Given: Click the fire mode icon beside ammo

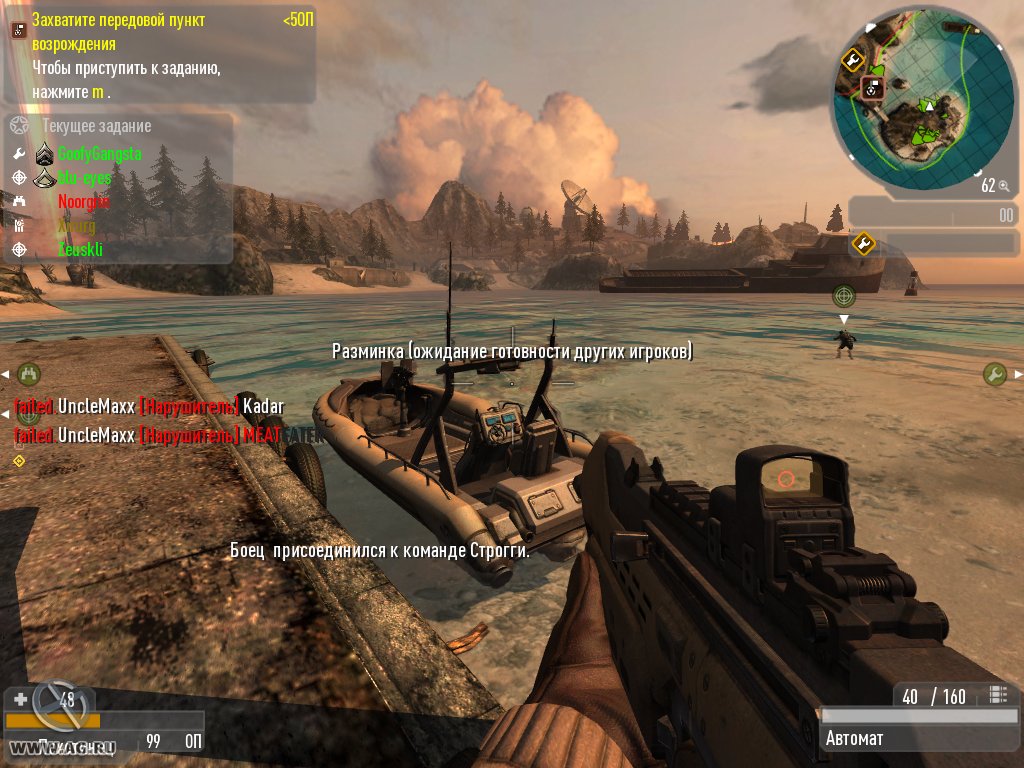Looking at the screenshot, I should (996, 695).
